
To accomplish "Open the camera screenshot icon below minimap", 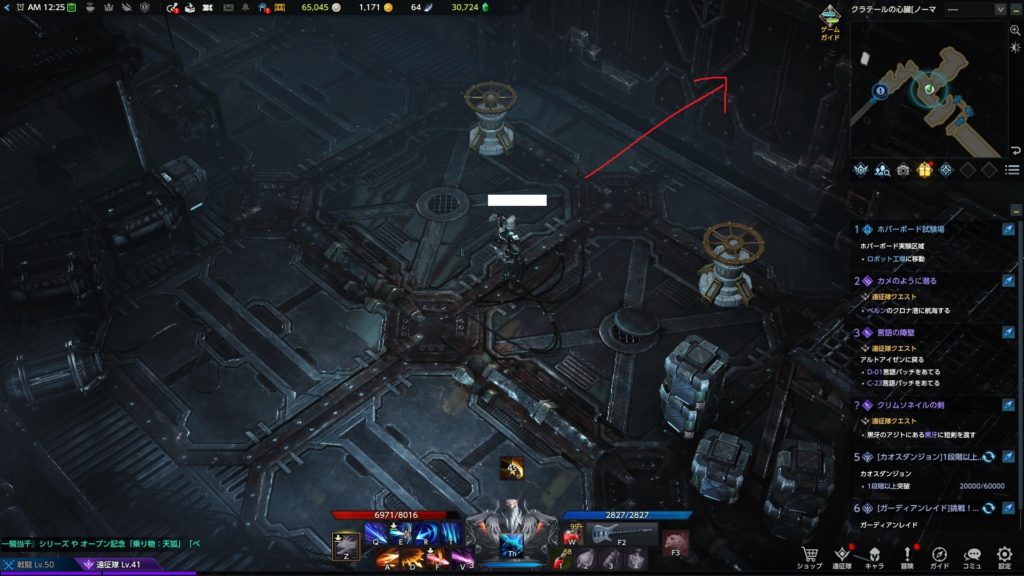I will click(x=903, y=170).
